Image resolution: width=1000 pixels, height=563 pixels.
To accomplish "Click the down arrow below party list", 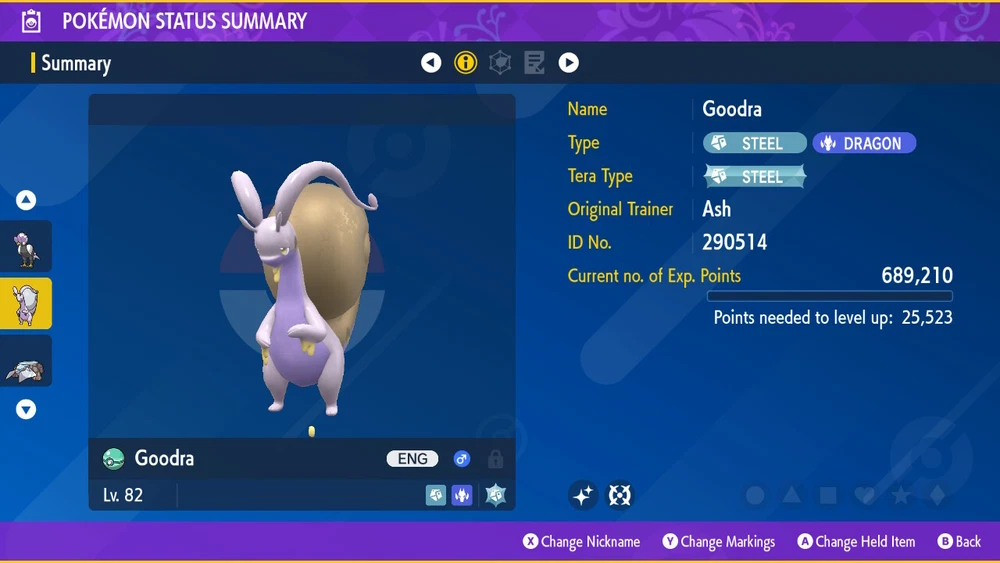I will point(26,409).
